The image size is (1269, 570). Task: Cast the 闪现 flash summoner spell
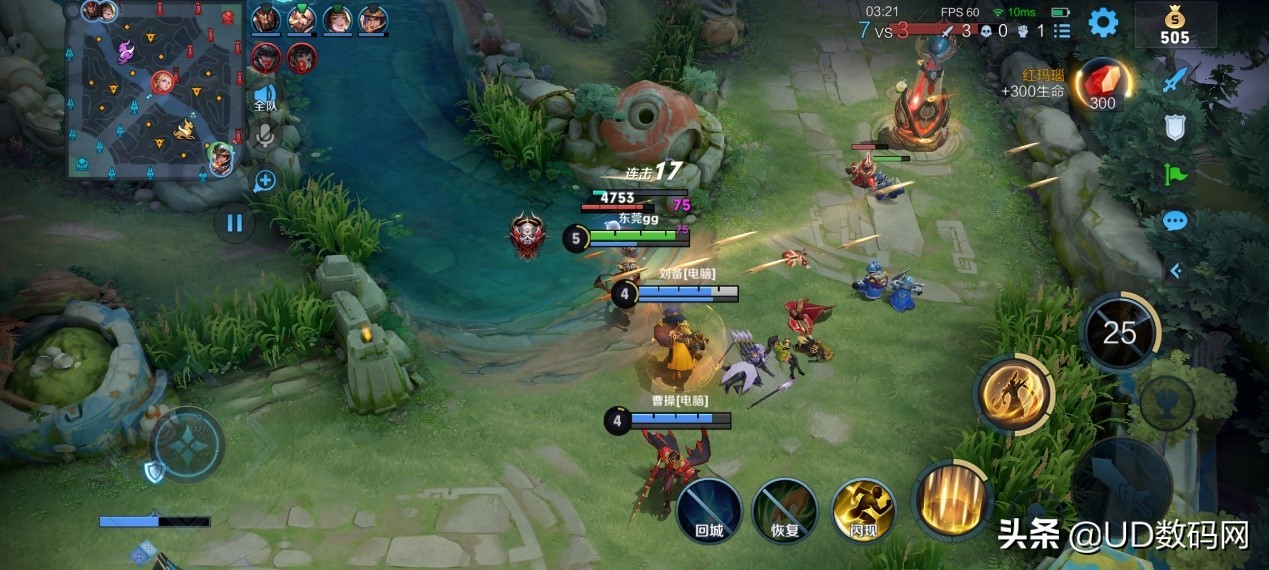tap(863, 511)
